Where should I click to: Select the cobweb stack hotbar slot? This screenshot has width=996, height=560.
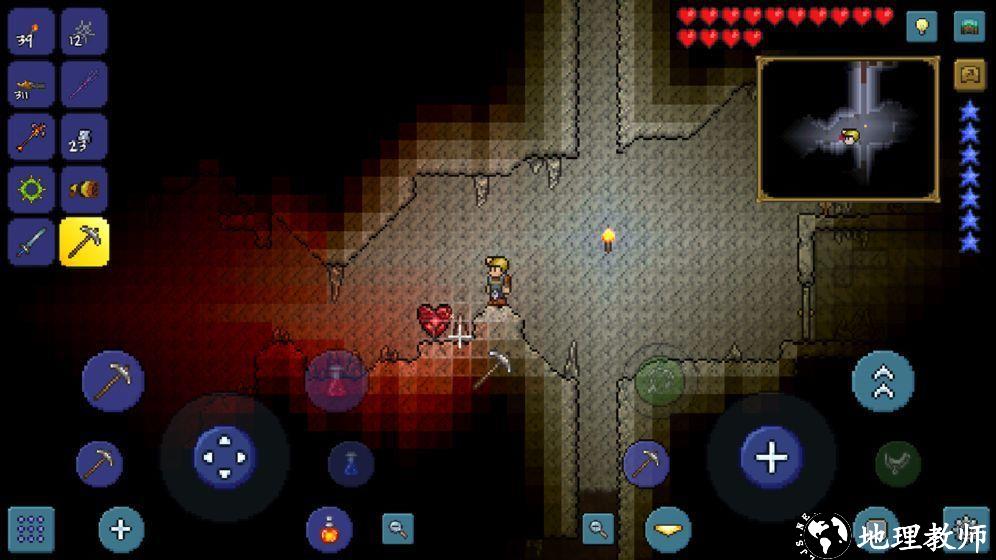[x=84, y=32]
